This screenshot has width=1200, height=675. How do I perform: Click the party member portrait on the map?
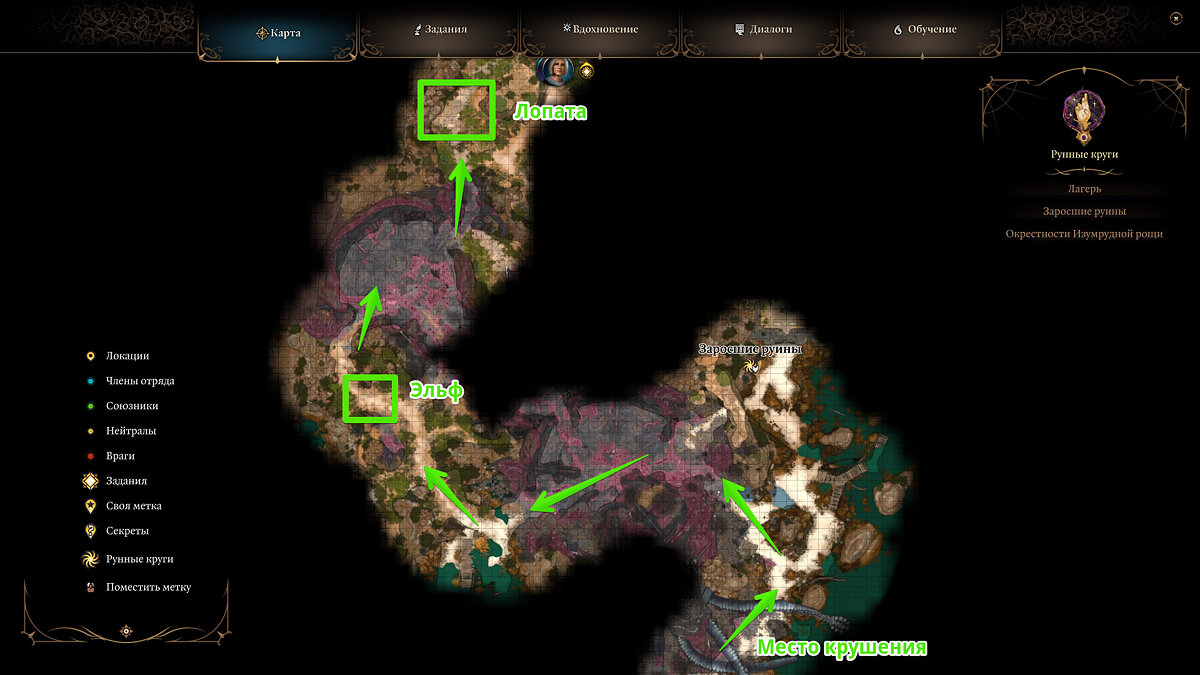coord(554,71)
